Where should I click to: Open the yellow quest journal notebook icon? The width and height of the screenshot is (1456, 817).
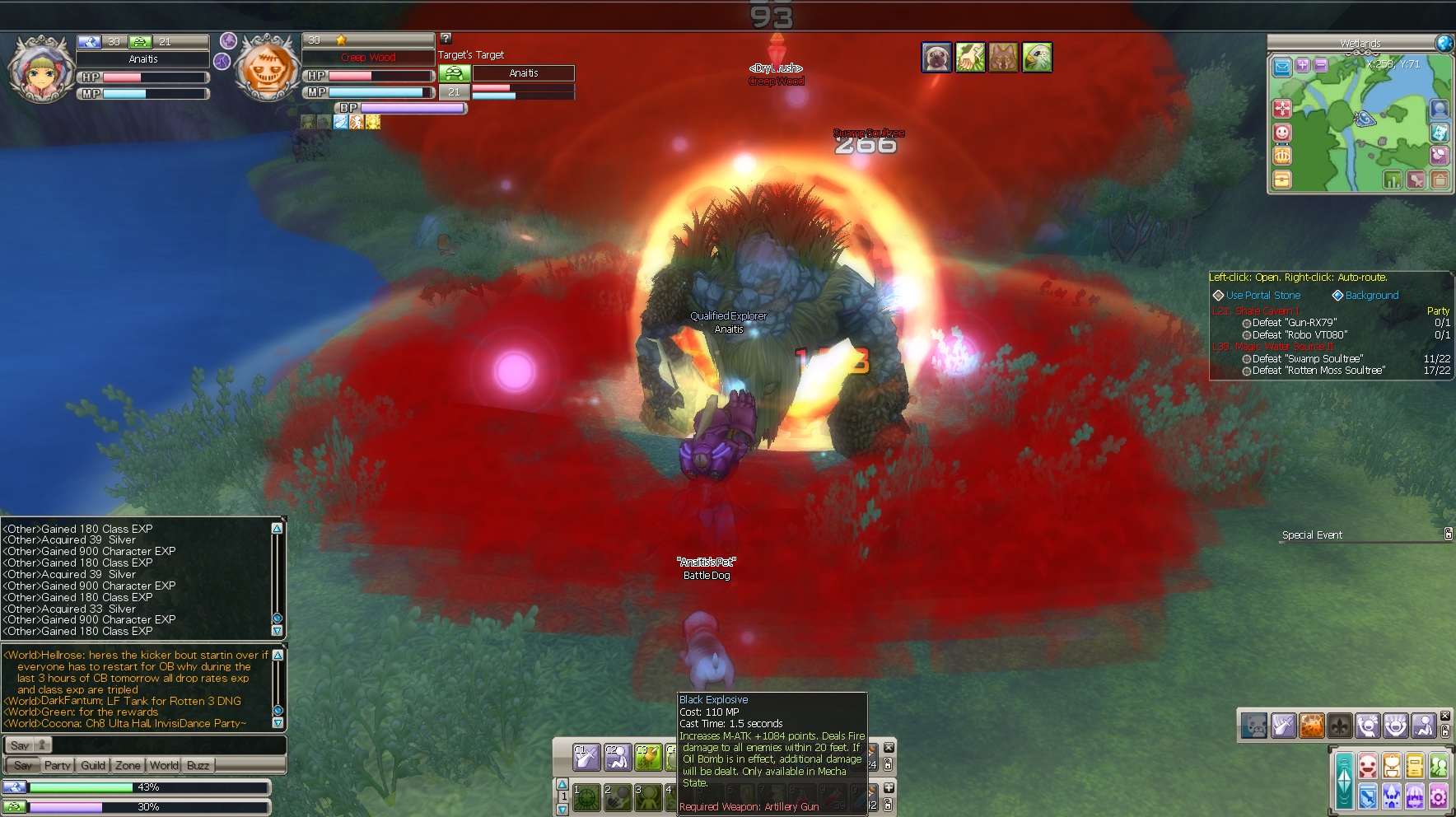click(x=1415, y=768)
